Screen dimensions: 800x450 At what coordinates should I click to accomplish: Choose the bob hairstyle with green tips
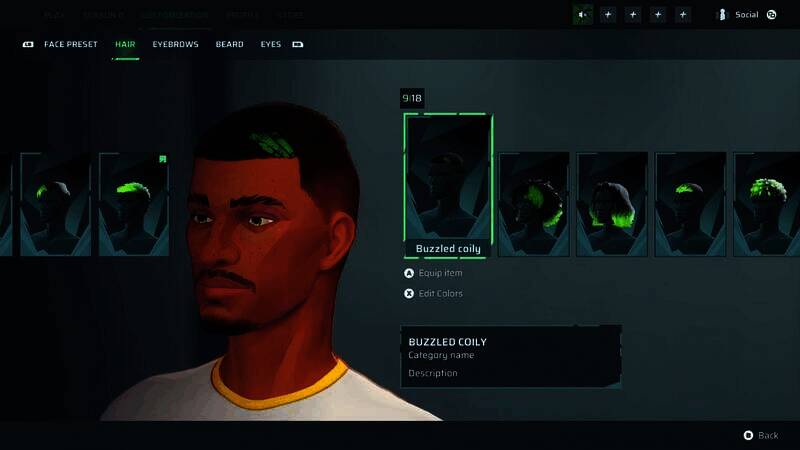[x=612, y=204]
